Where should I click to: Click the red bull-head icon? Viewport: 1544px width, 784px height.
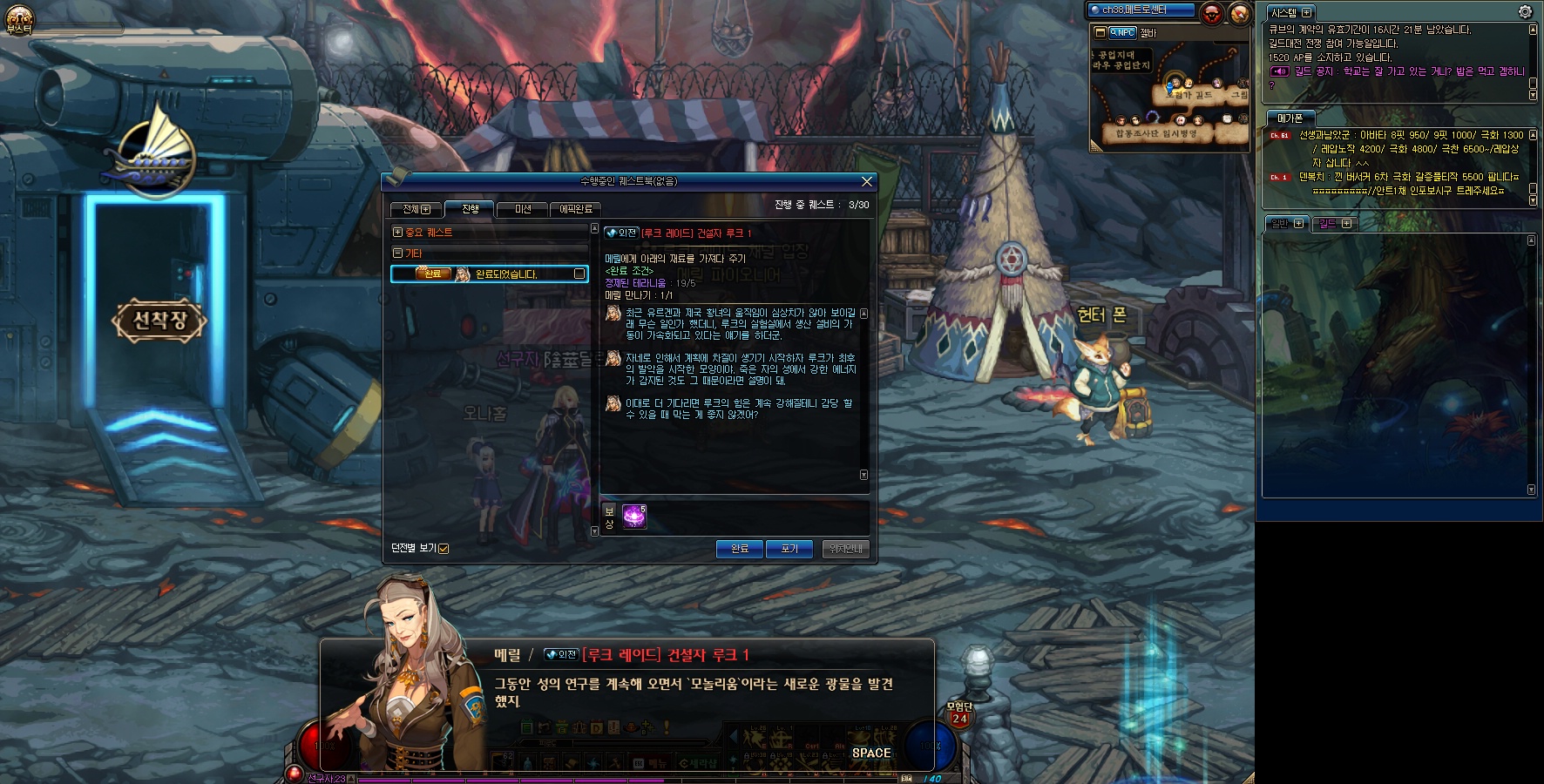(x=1212, y=13)
